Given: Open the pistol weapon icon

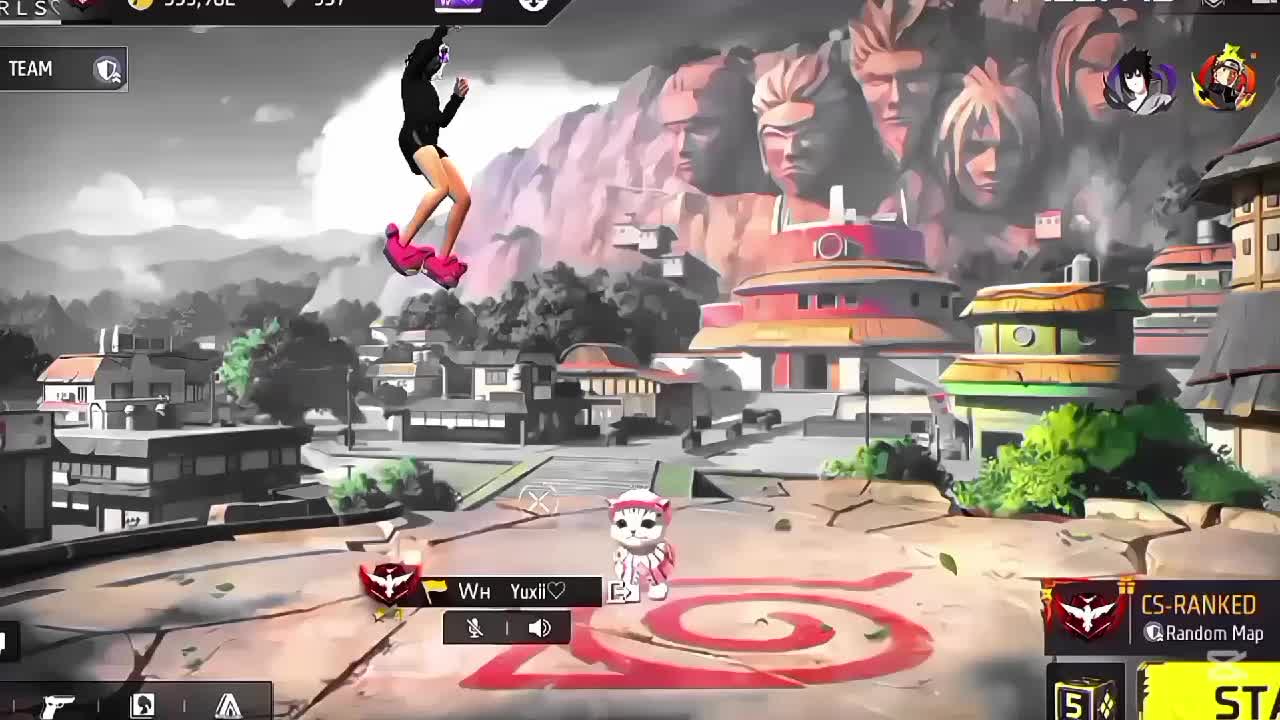Looking at the screenshot, I should 57,705.
